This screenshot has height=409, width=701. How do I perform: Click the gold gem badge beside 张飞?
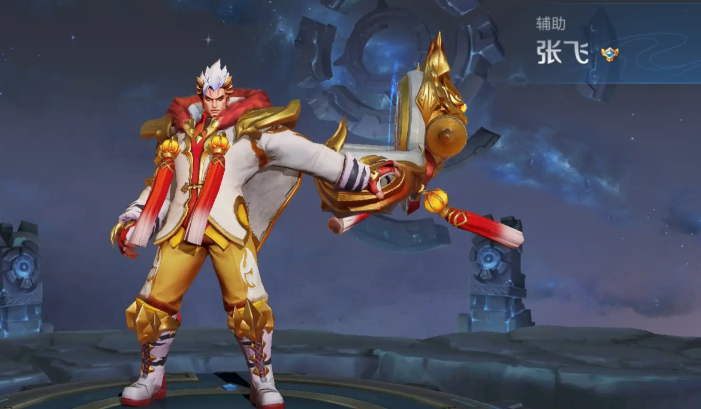coord(610,54)
